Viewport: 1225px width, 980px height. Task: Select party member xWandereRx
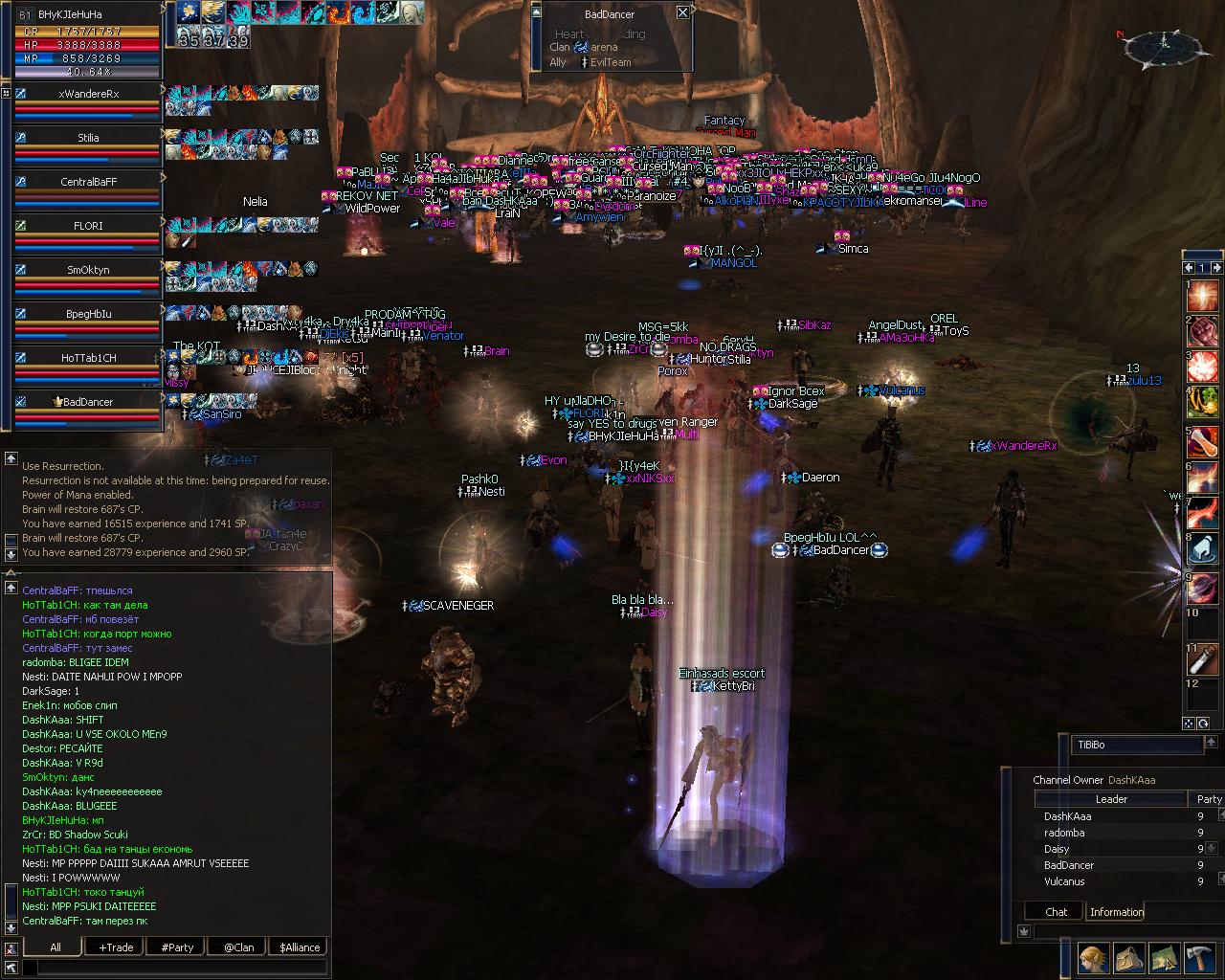88,94
